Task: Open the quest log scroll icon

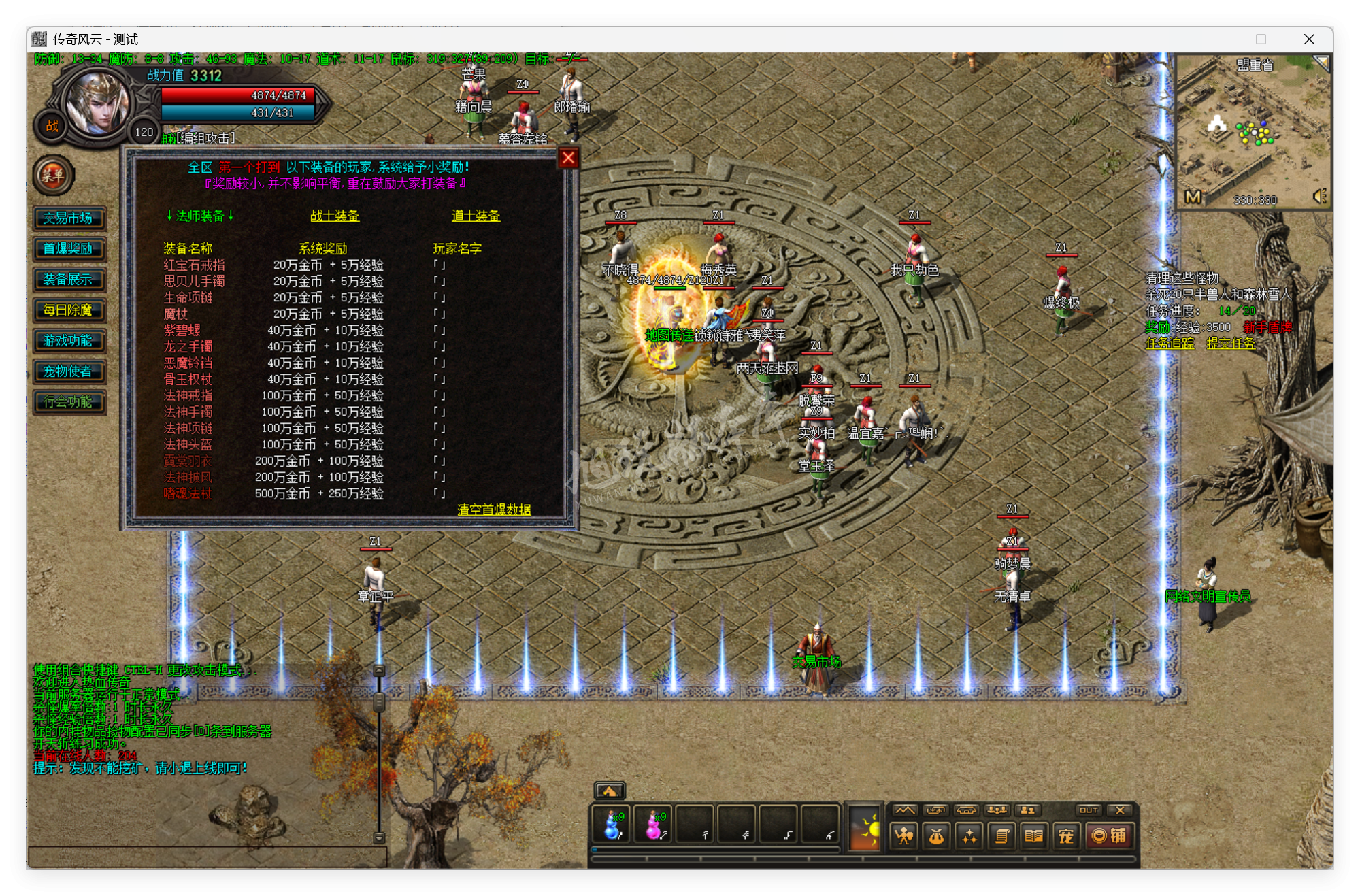Action: [x=1002, y=835]
